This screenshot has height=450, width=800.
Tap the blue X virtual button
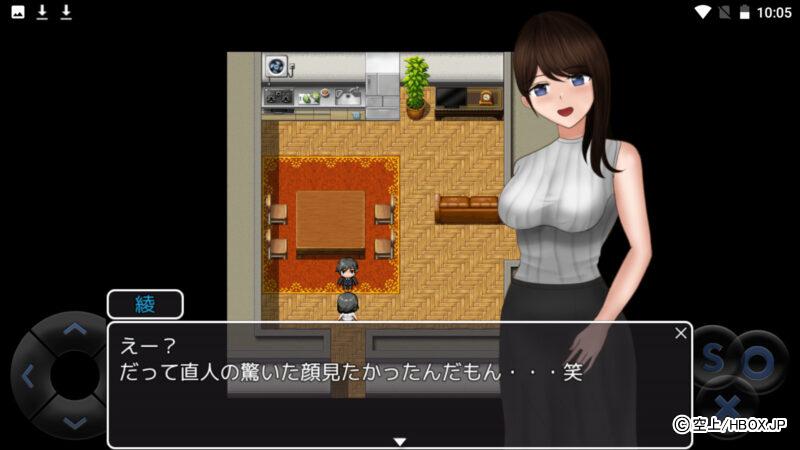pos(729,406)
